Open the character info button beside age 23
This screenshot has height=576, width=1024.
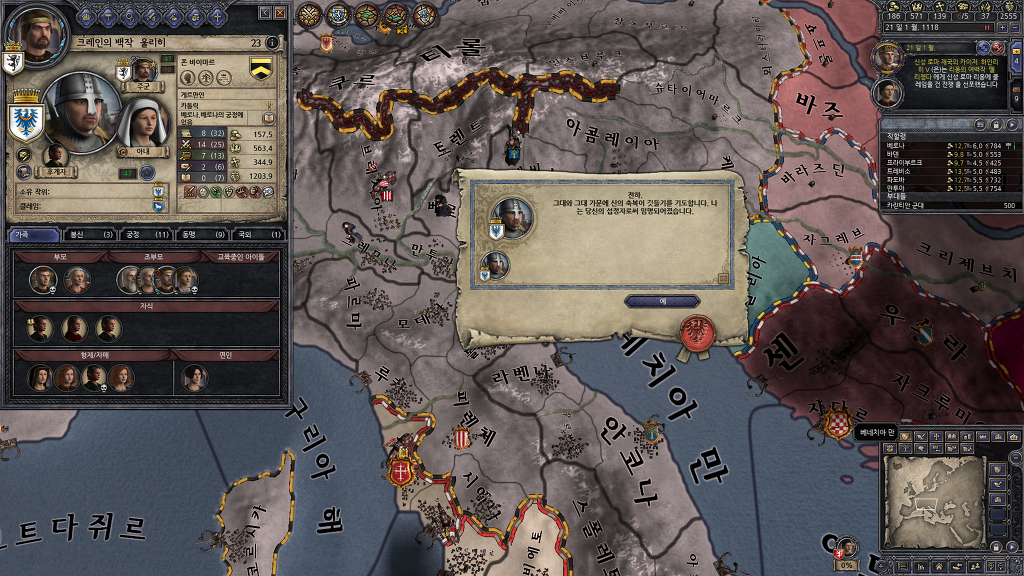pos(273,43)
